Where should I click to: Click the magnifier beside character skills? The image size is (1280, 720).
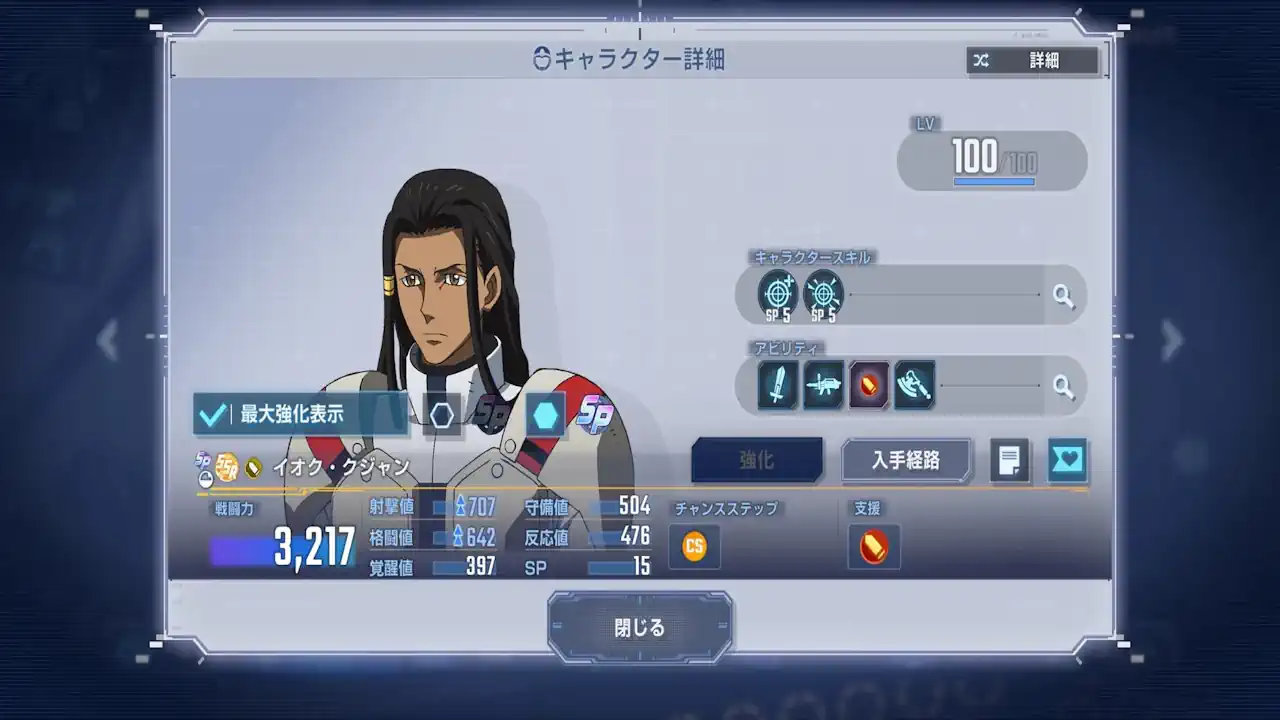click(1064, 296)
